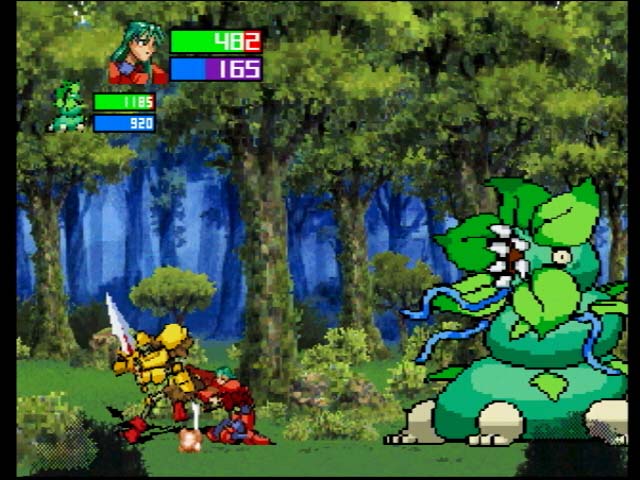Select the small green companion portrait
Image resolution: width=640 pixels, height=480 pixels.
[x=69, y=108]
